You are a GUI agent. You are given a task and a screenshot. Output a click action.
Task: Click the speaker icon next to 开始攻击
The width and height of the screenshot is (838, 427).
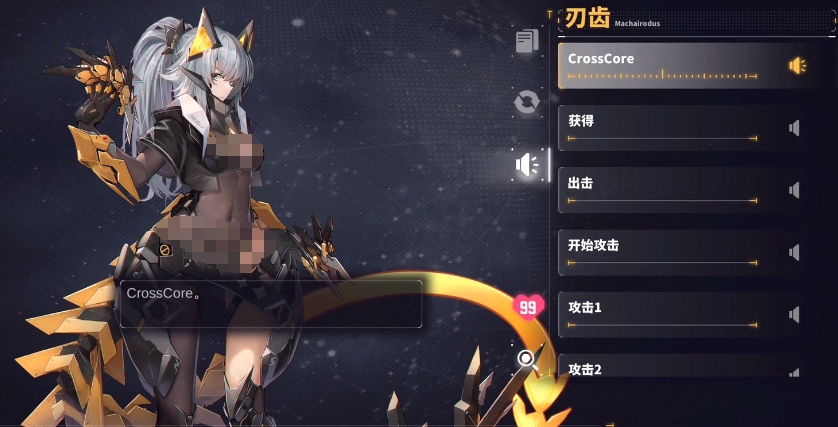795,252
